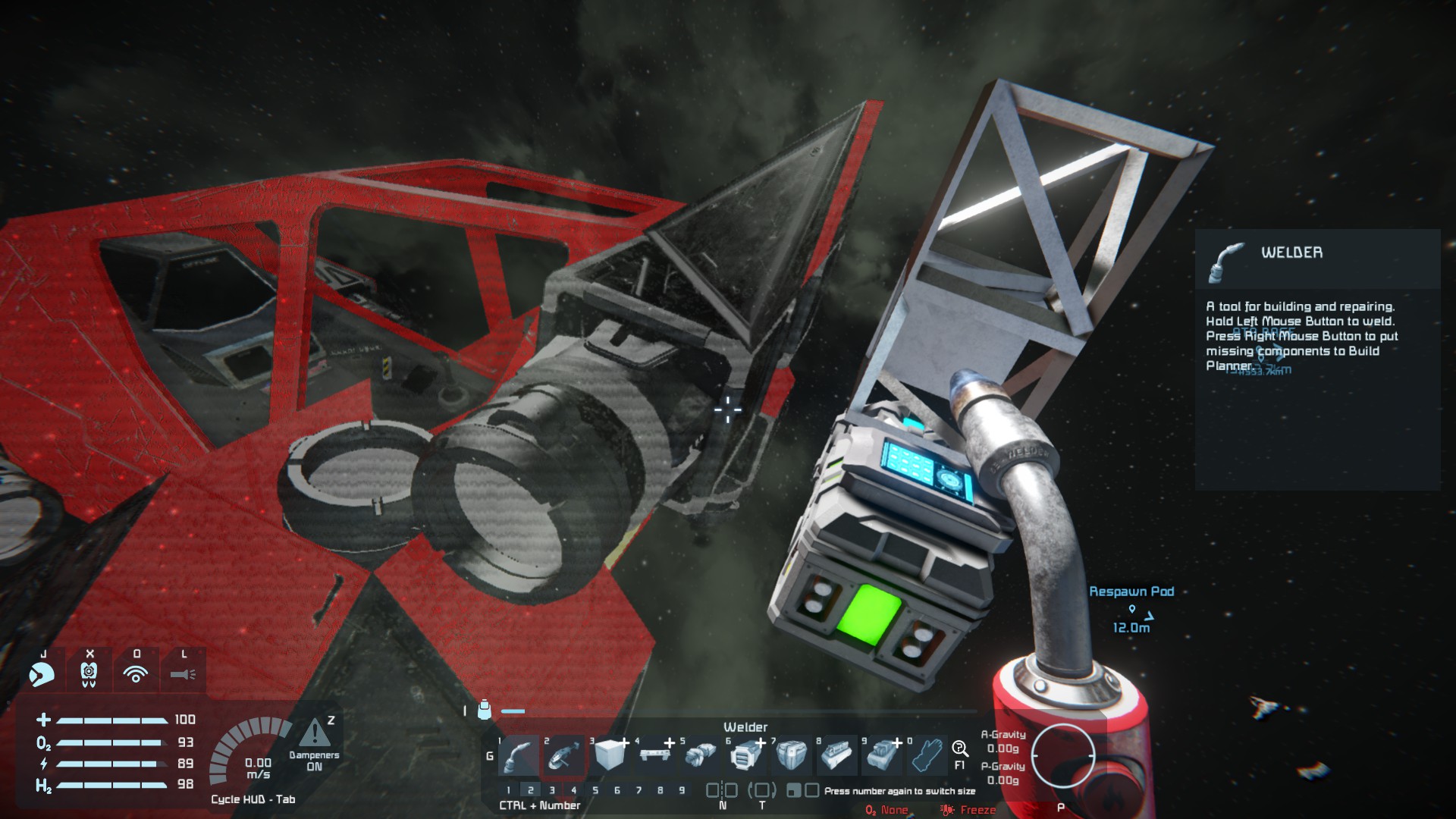Image resolution: width=1456 pixels, height=819 pixels.
Task: Click the Respawn Pod waypoint marker
Action: pos(1132,609)
